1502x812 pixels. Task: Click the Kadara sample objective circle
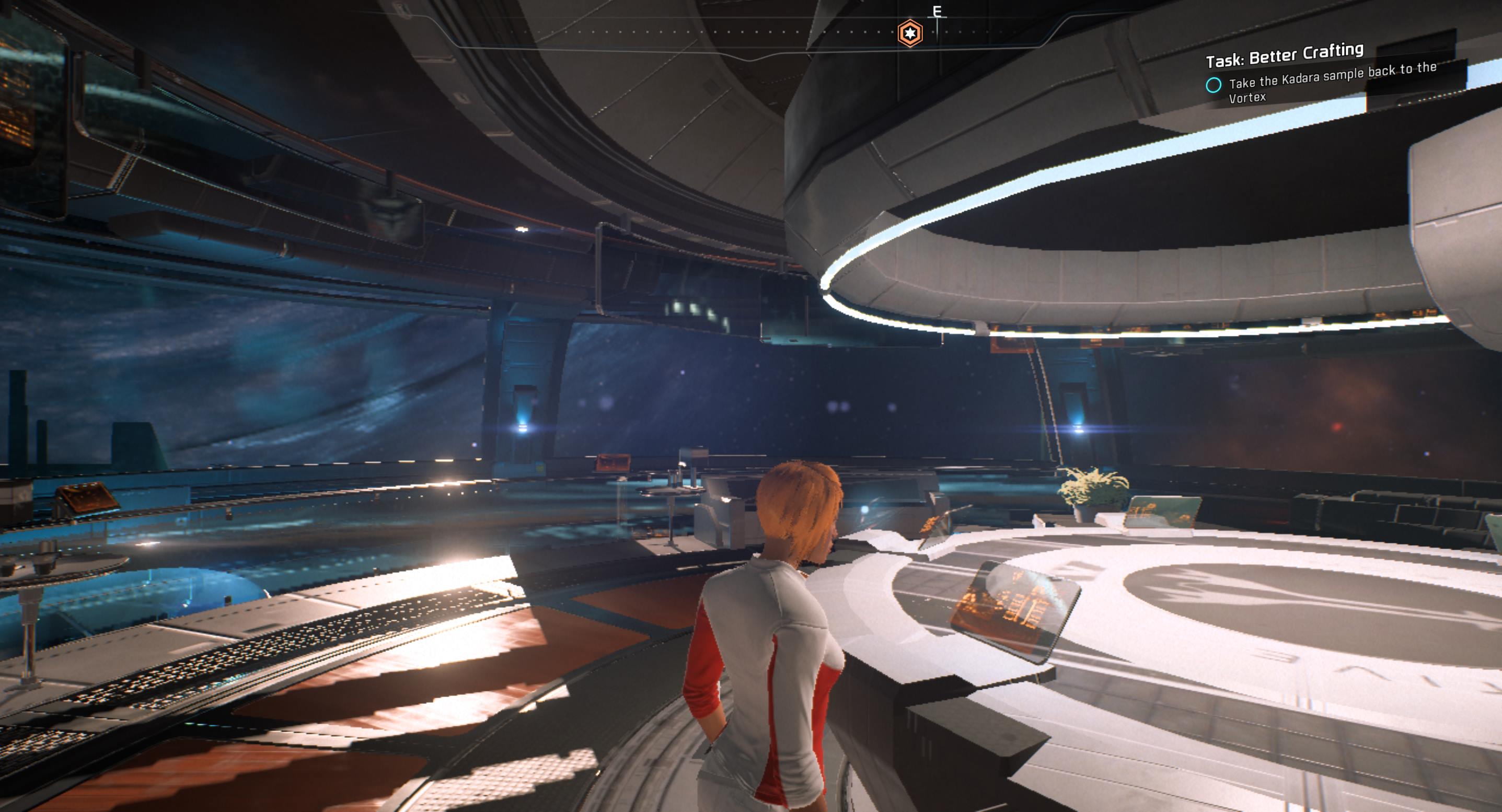pos(1214,85)
